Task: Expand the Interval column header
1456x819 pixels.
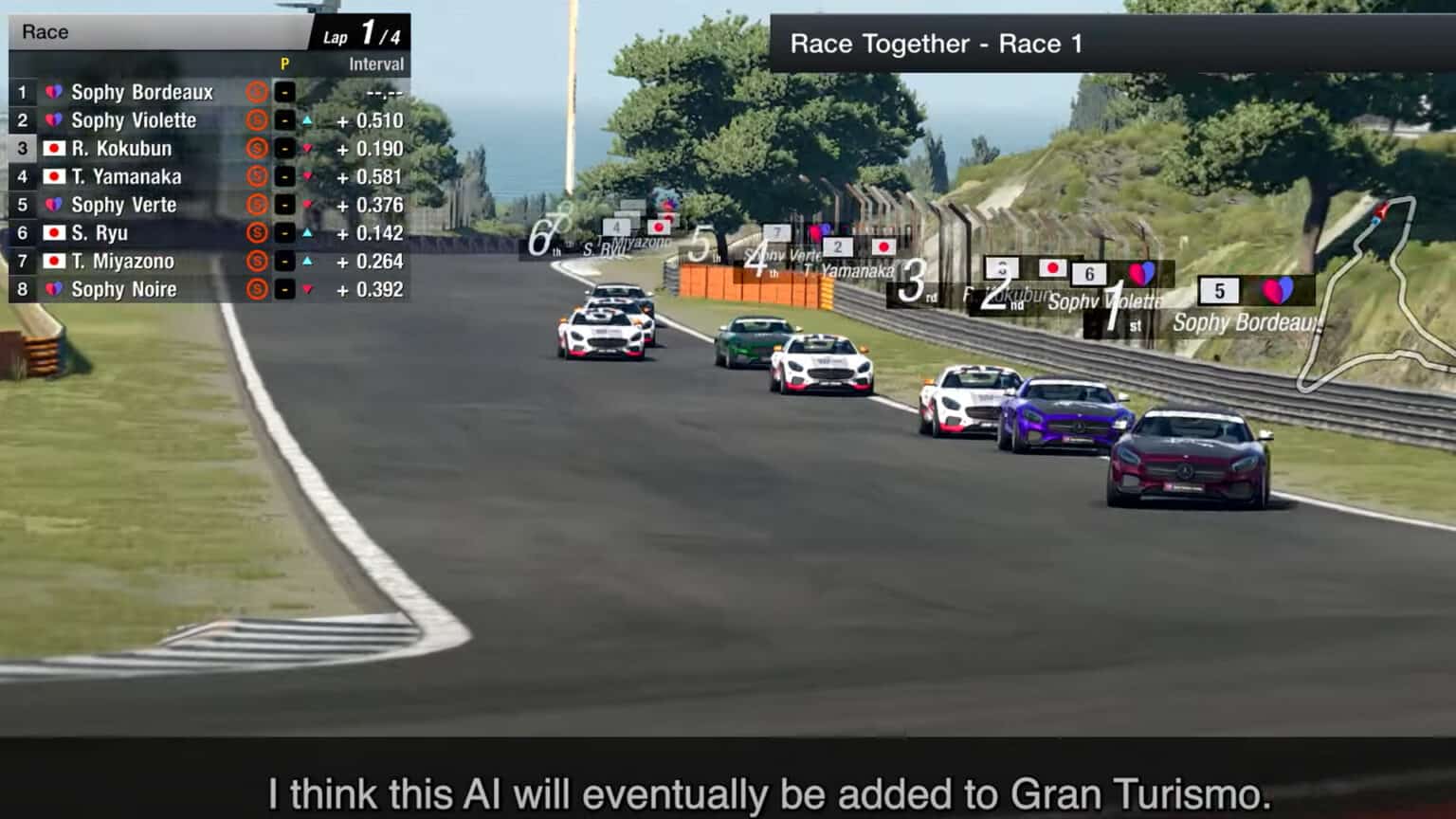Action: coord(375,64)
